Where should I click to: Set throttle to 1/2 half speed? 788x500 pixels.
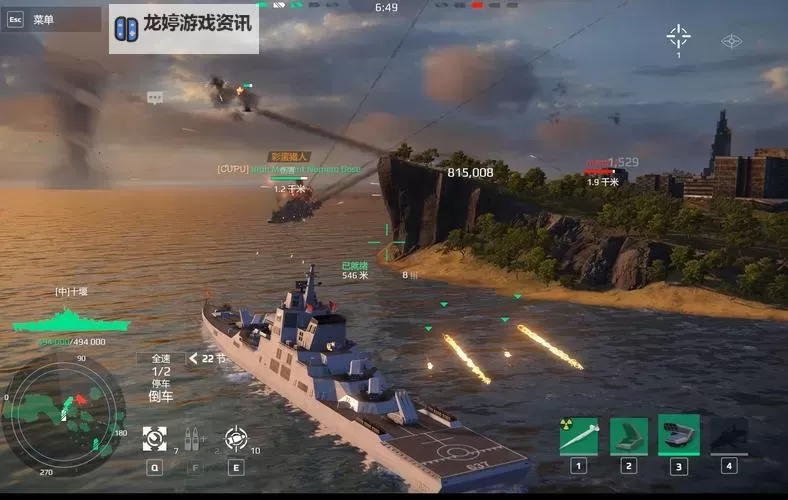(161, 371)
